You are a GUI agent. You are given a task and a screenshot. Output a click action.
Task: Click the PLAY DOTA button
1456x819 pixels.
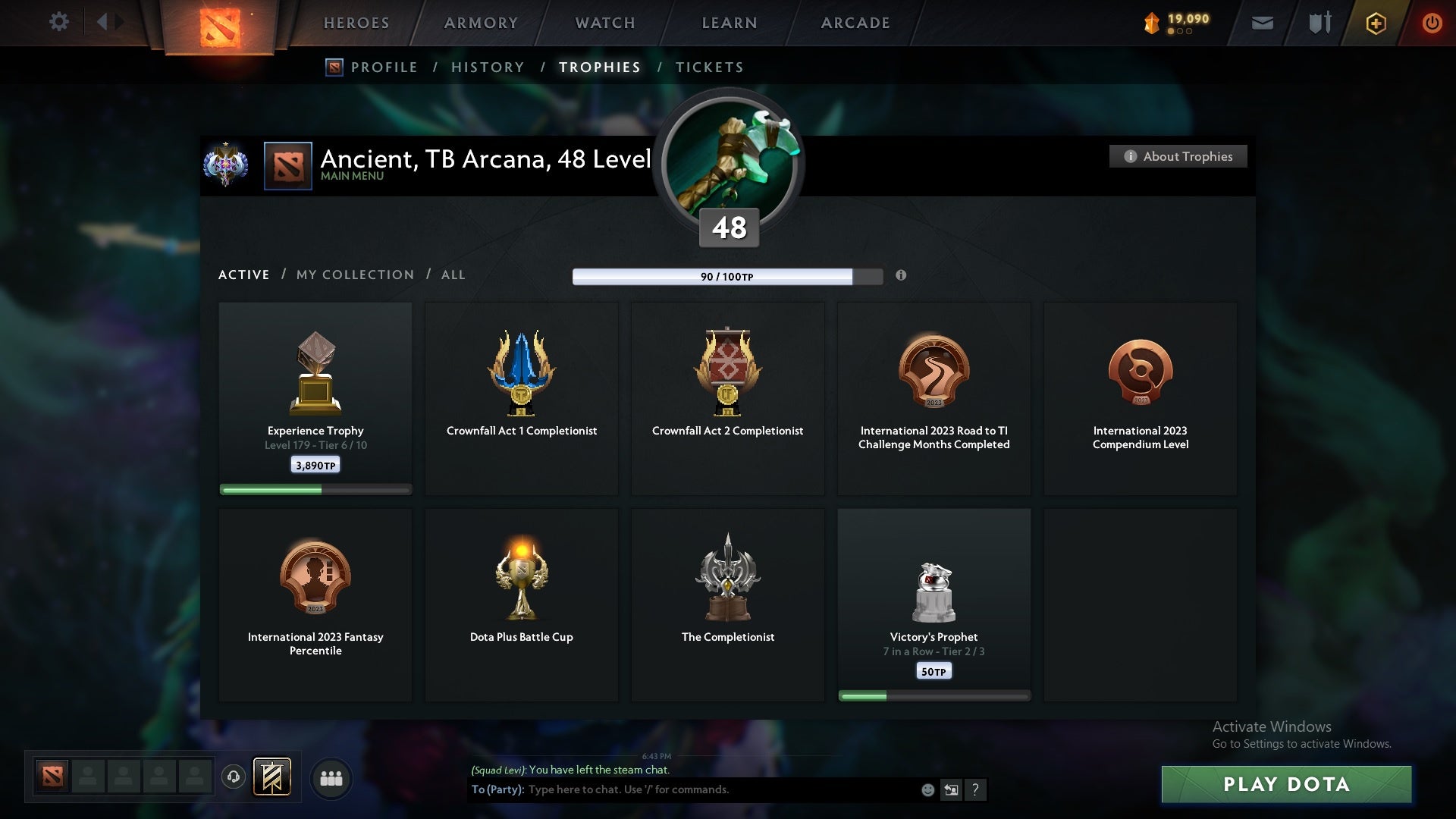(x=1287, y=785)
